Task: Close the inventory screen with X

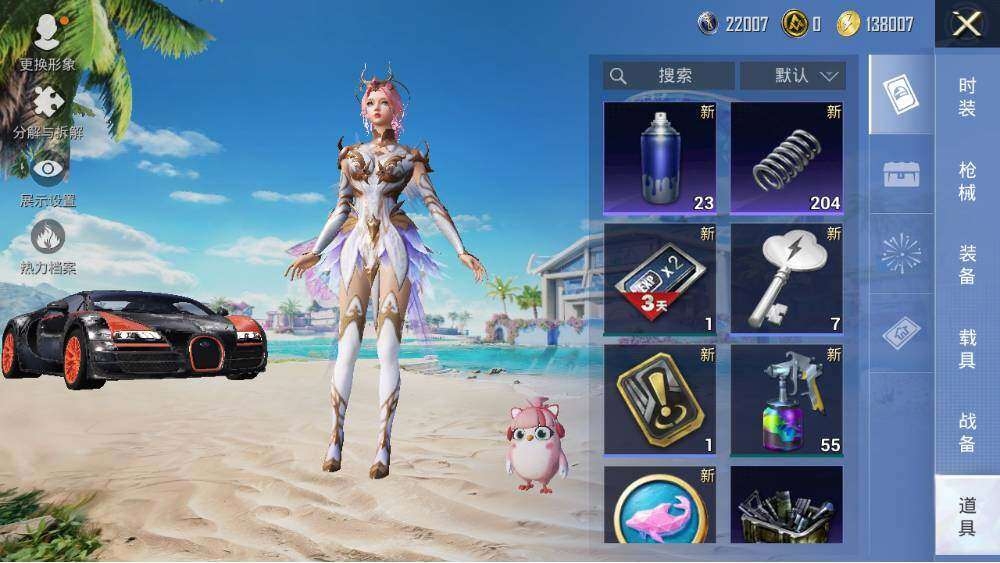Action: (966, 24)
